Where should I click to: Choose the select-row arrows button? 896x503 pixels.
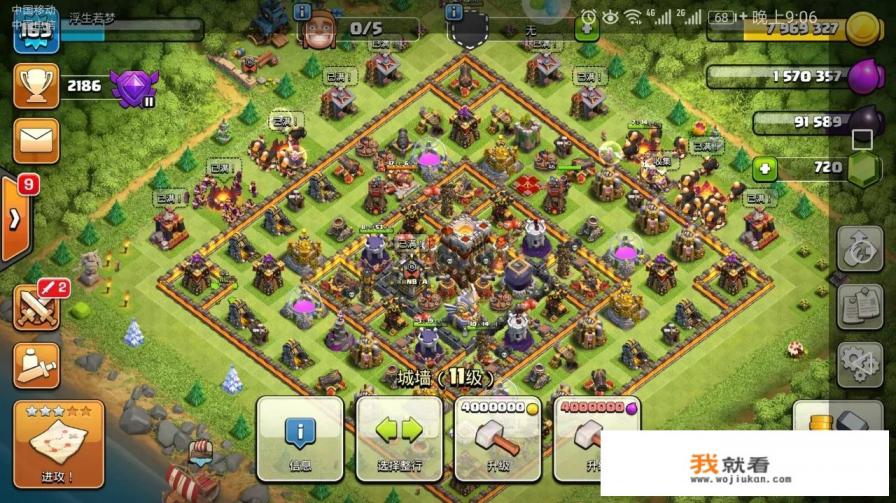(398, 440)
